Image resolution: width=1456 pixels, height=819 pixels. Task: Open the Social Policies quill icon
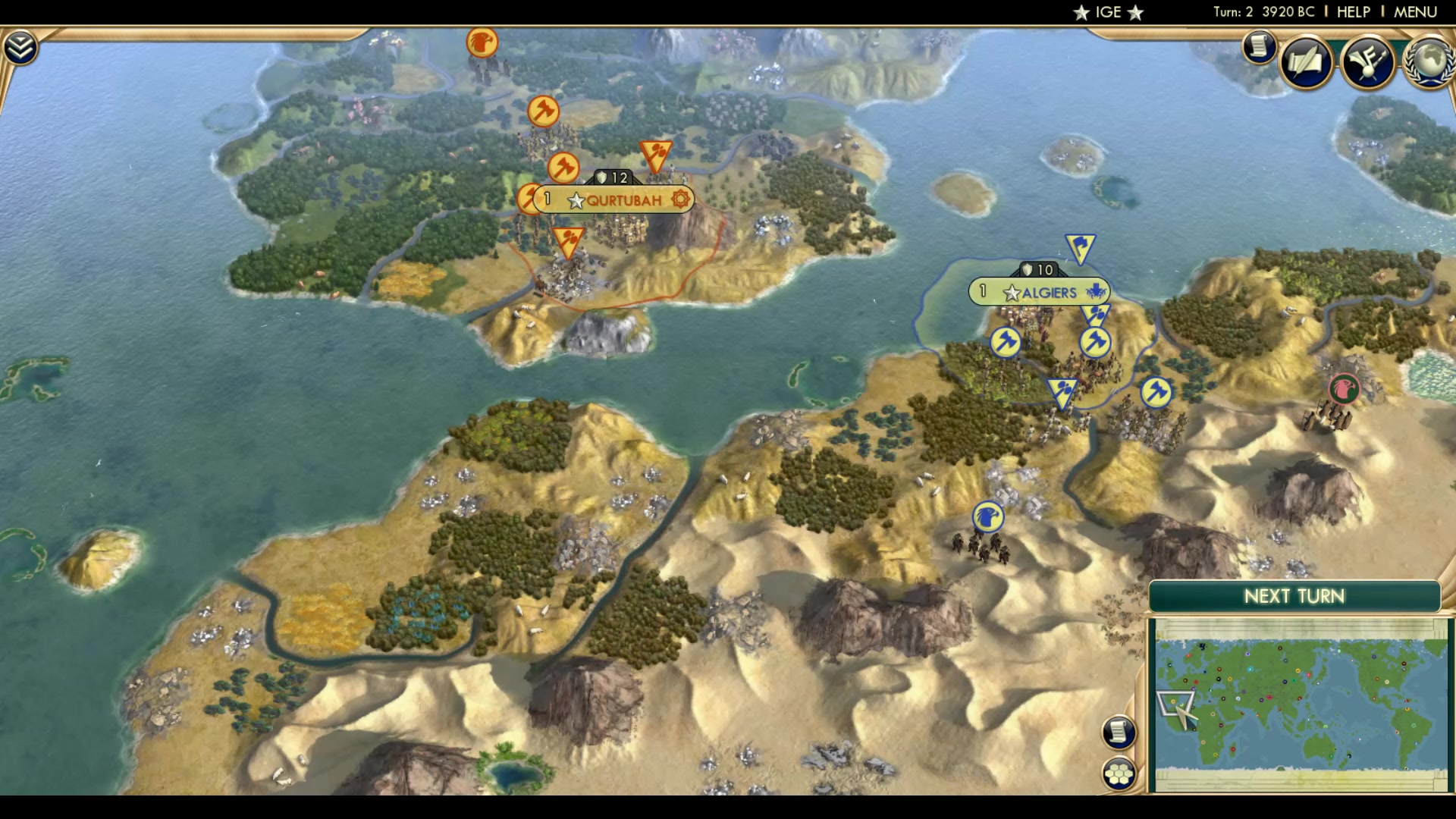[x=1304, y=63]
